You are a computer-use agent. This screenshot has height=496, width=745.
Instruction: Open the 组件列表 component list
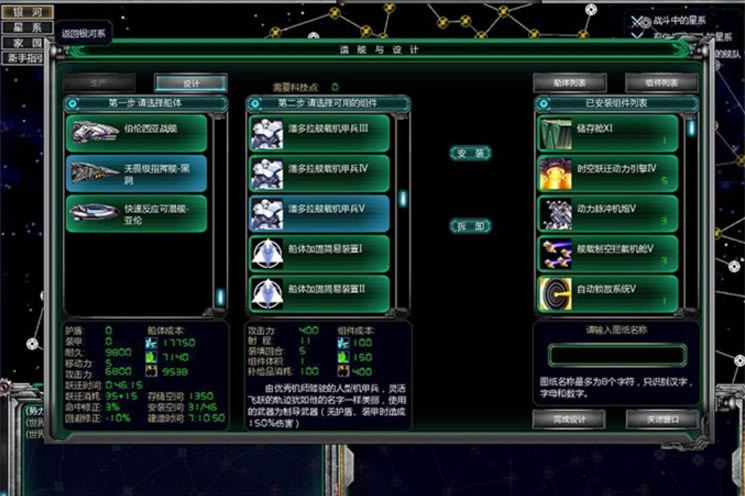(661, 82)
